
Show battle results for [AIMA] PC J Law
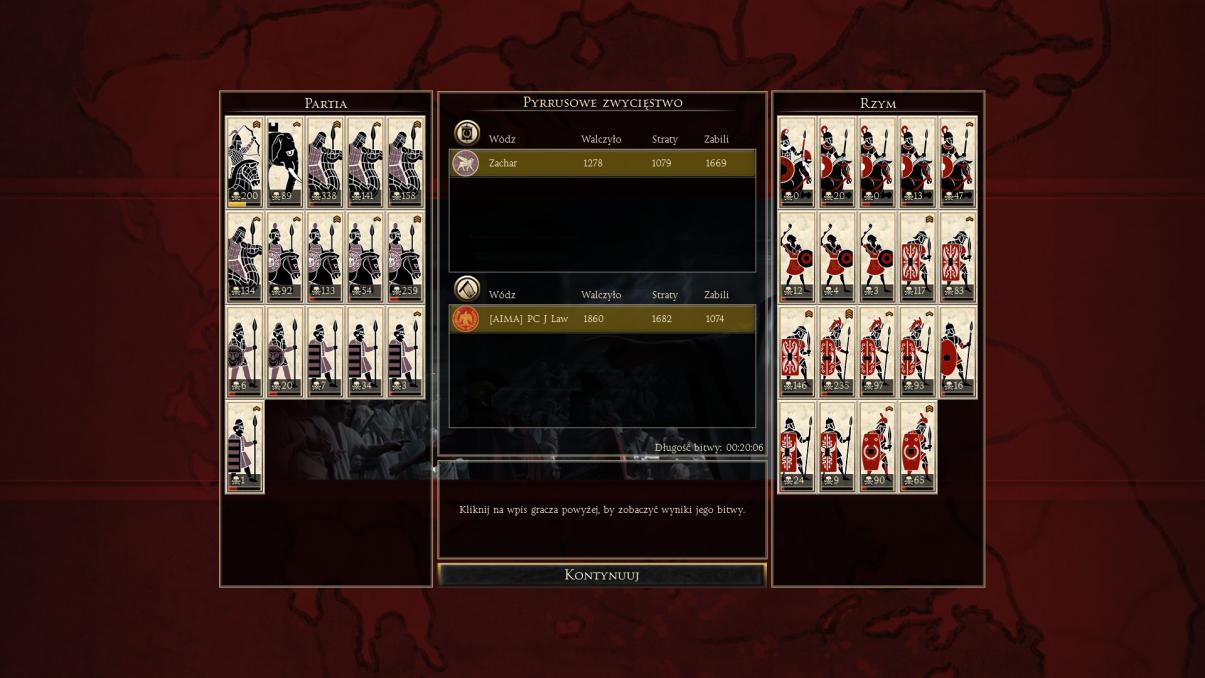602,319
